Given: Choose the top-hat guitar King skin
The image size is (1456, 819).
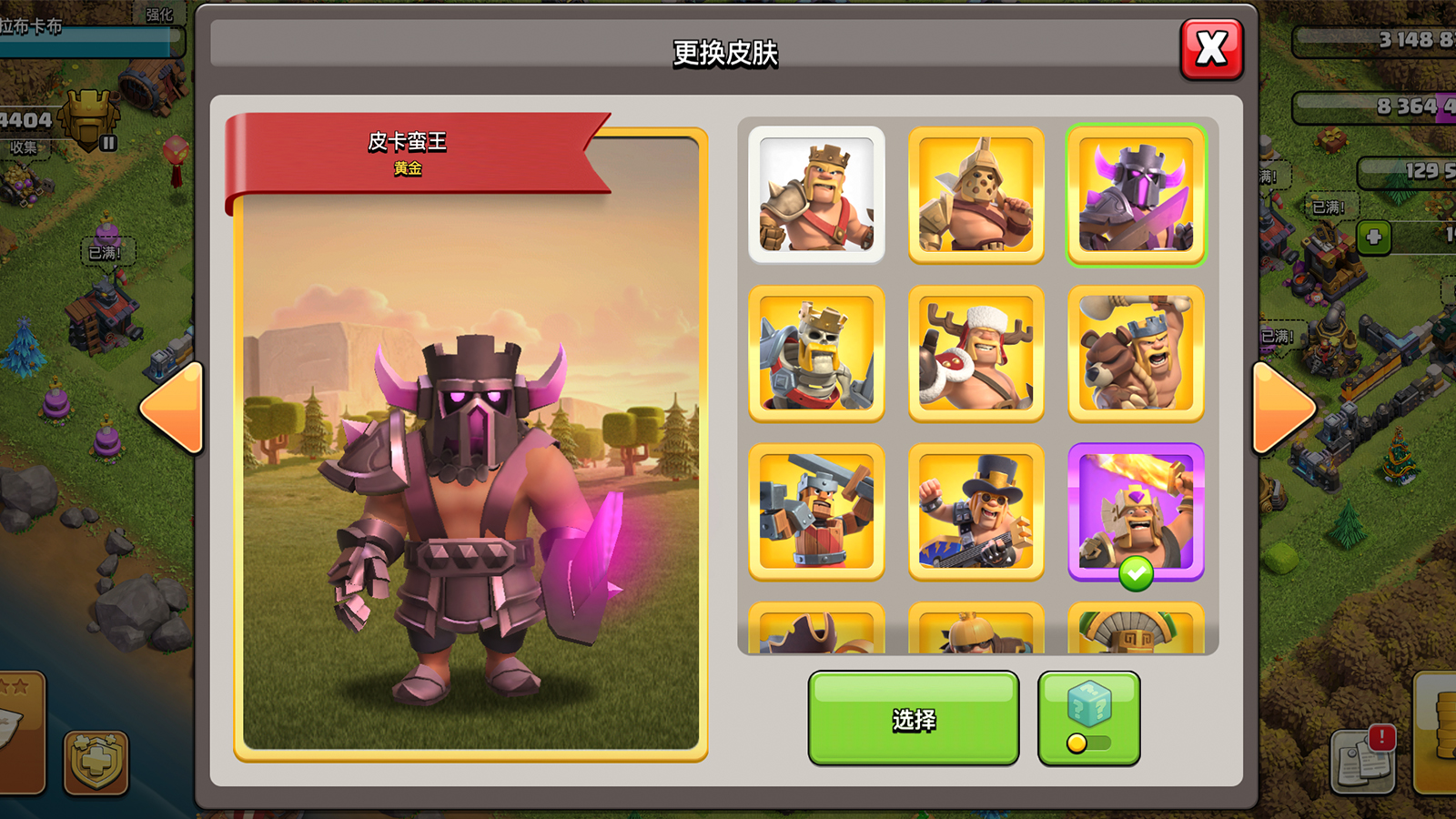Looking at the screenshot, I should coord(976,512).
